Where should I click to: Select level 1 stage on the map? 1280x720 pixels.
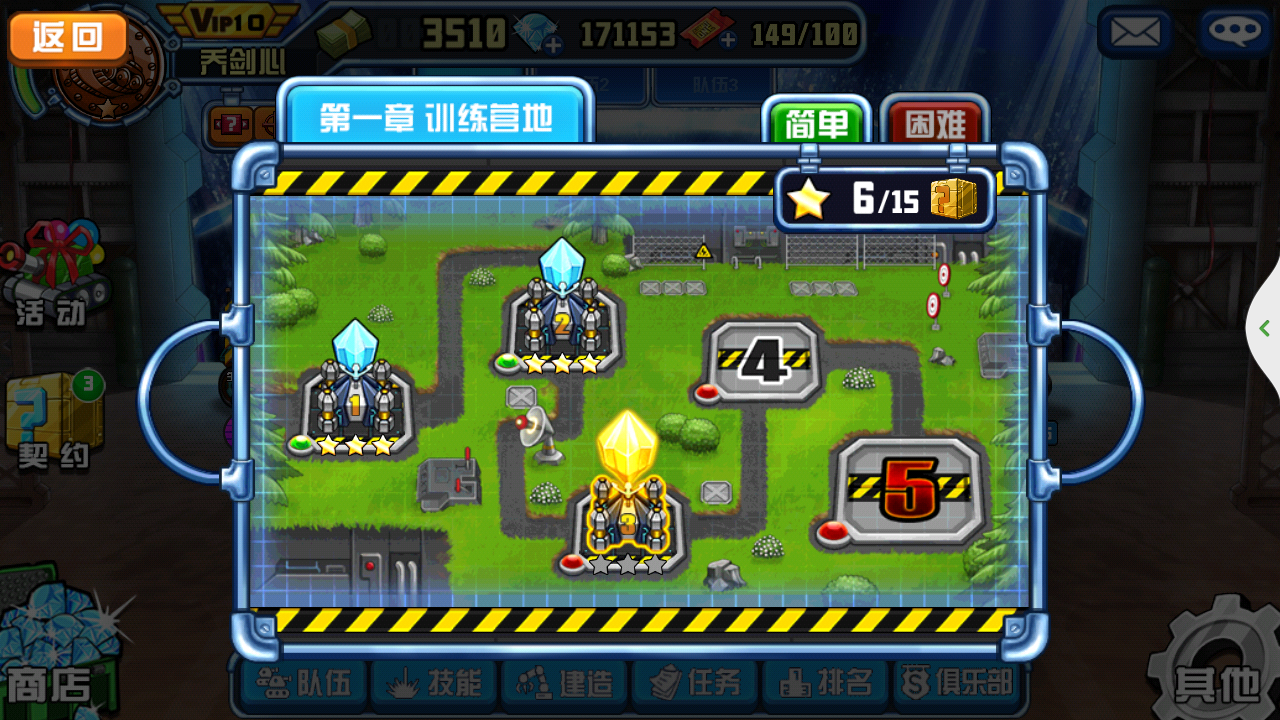click(354, 395)
